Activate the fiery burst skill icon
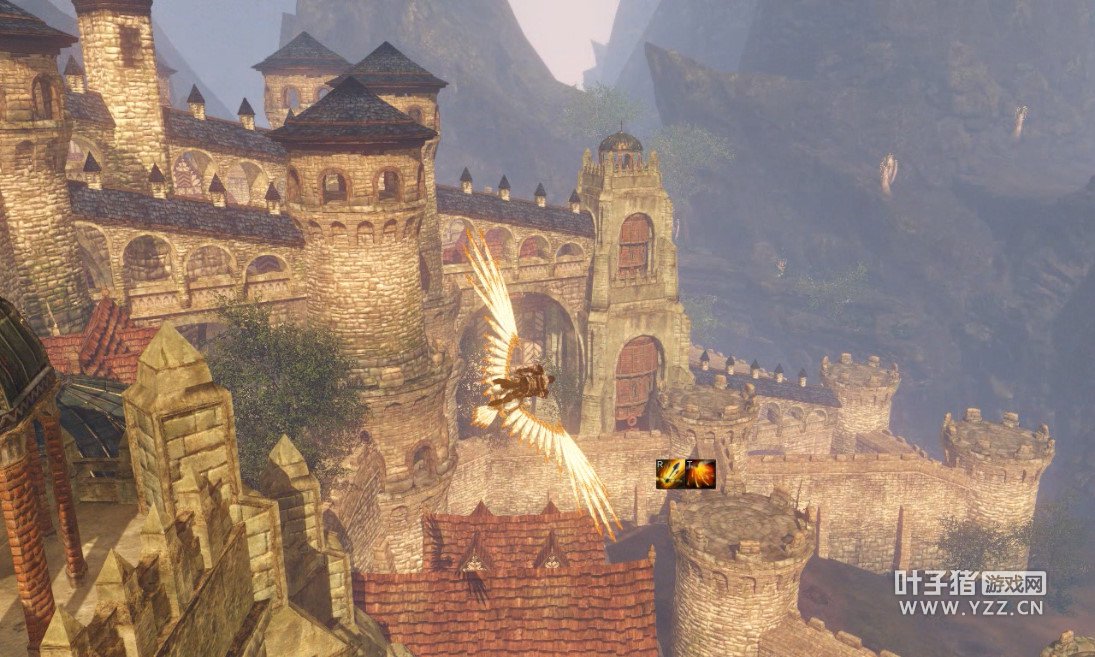This screenshot has width=1095, height=657. [700, 474]
